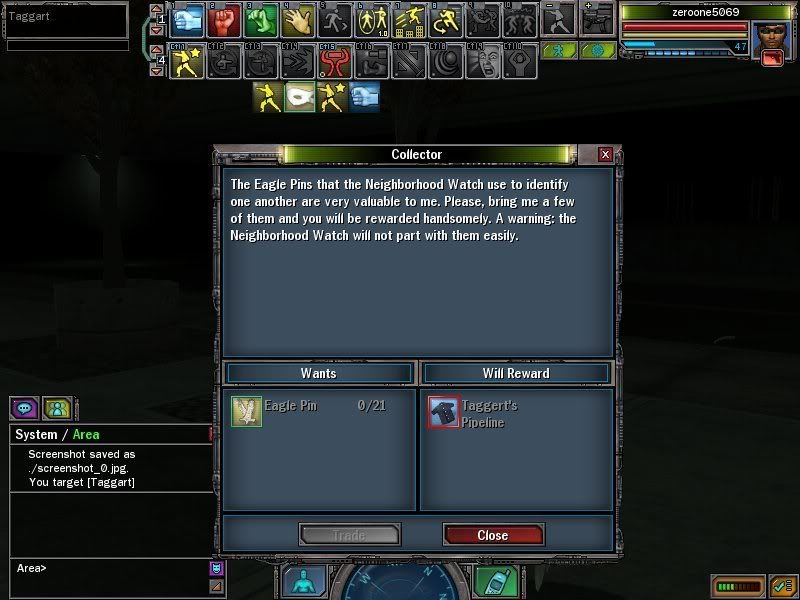Activate the blue fist ability in slot 1
Screen dimensions: 800x600
187,20
